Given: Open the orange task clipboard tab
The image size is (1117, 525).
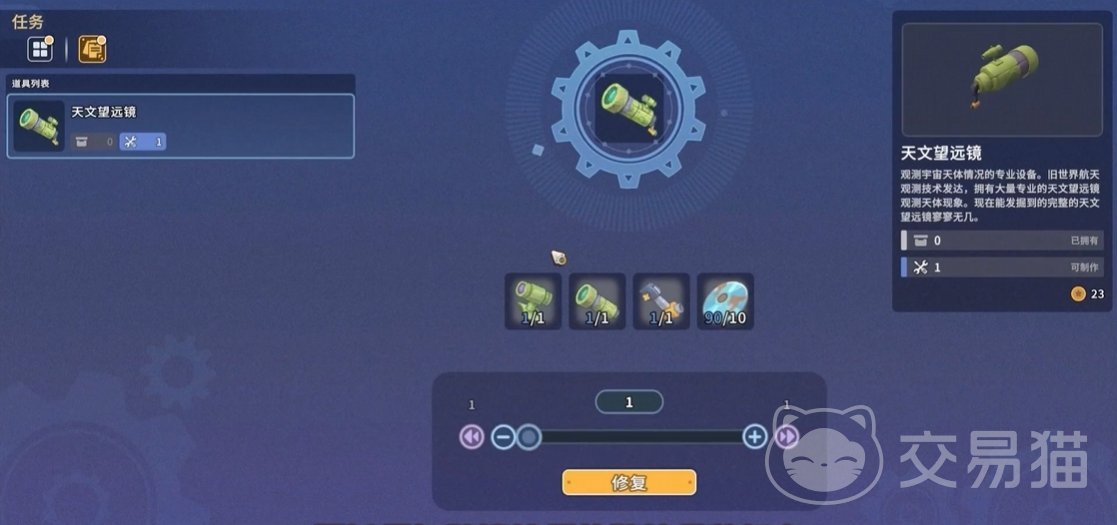Looking at the screenshot, I should click(x=92, y=49).
